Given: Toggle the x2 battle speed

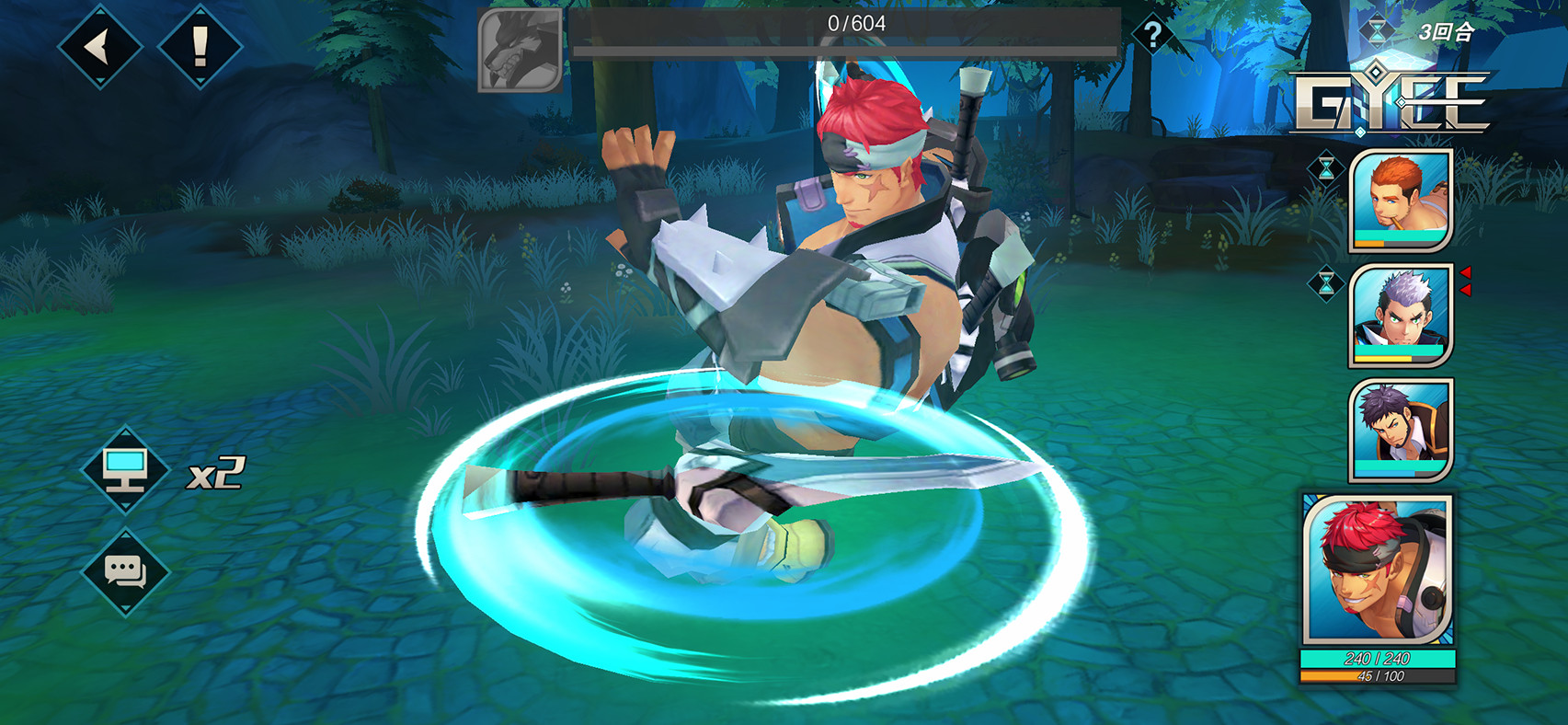Looking at the screenshot, I should 216,474.
